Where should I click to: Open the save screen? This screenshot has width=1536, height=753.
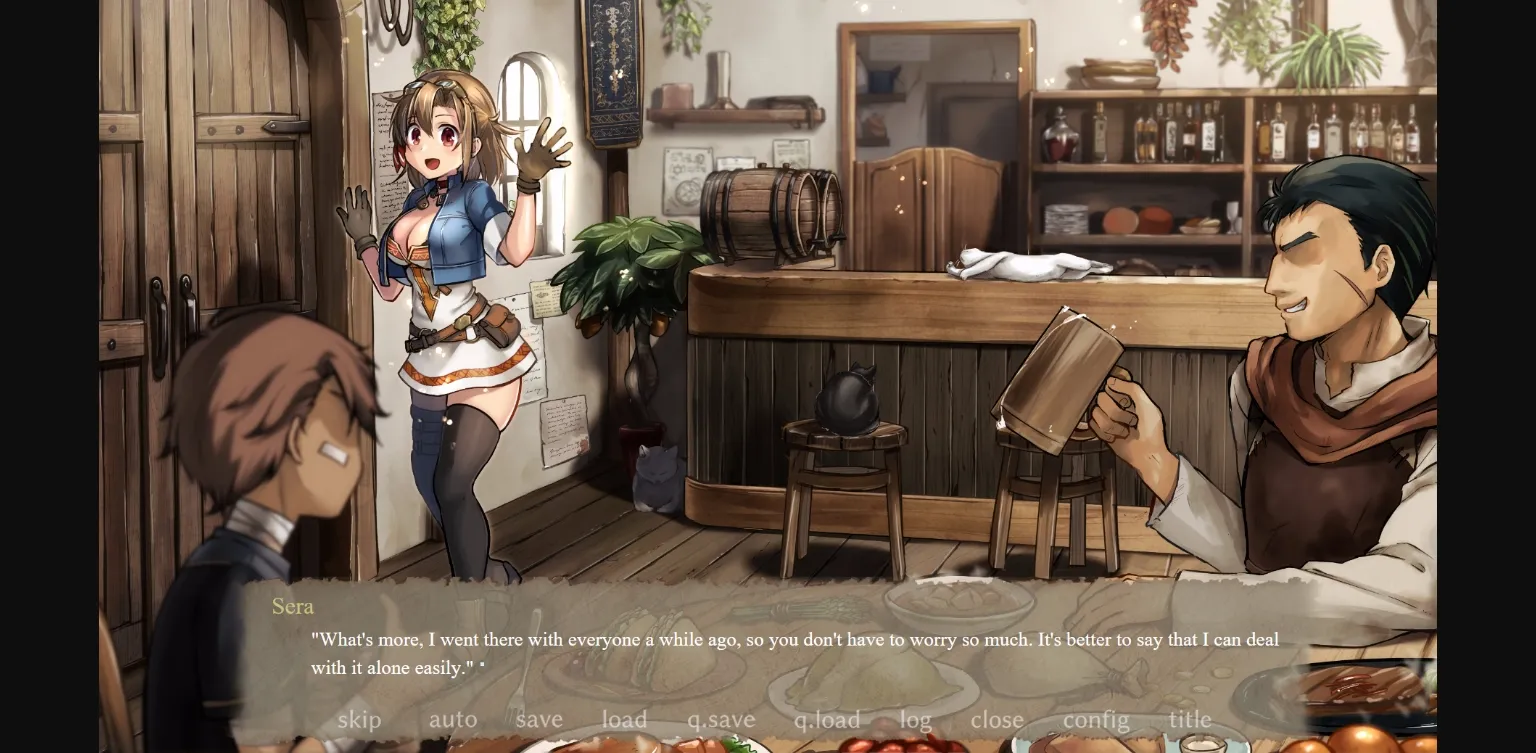pyautogui.click(x=539, y=719)
